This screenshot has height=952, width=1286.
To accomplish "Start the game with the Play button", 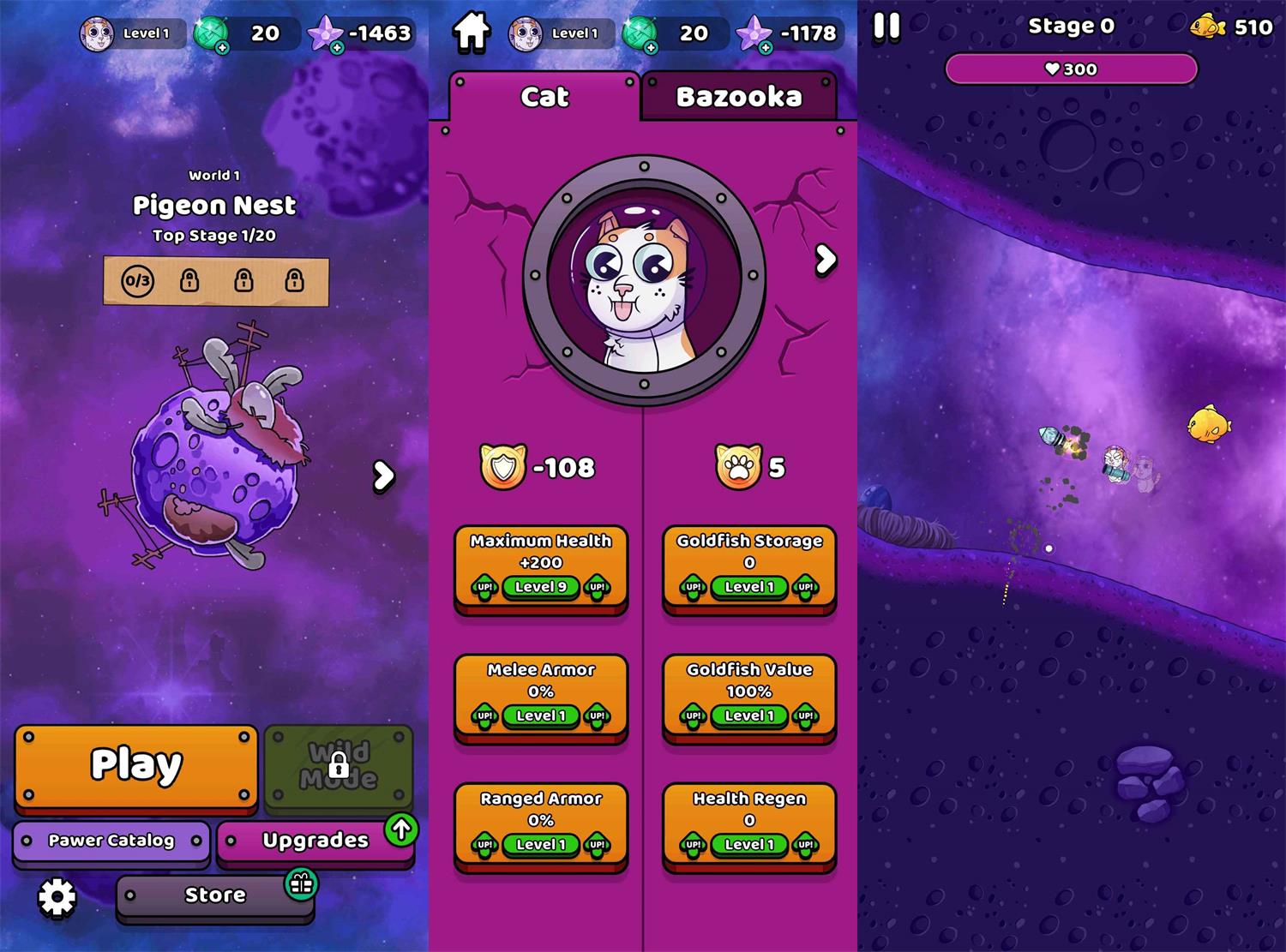I will pyautogui.click(x=136, y=765).
